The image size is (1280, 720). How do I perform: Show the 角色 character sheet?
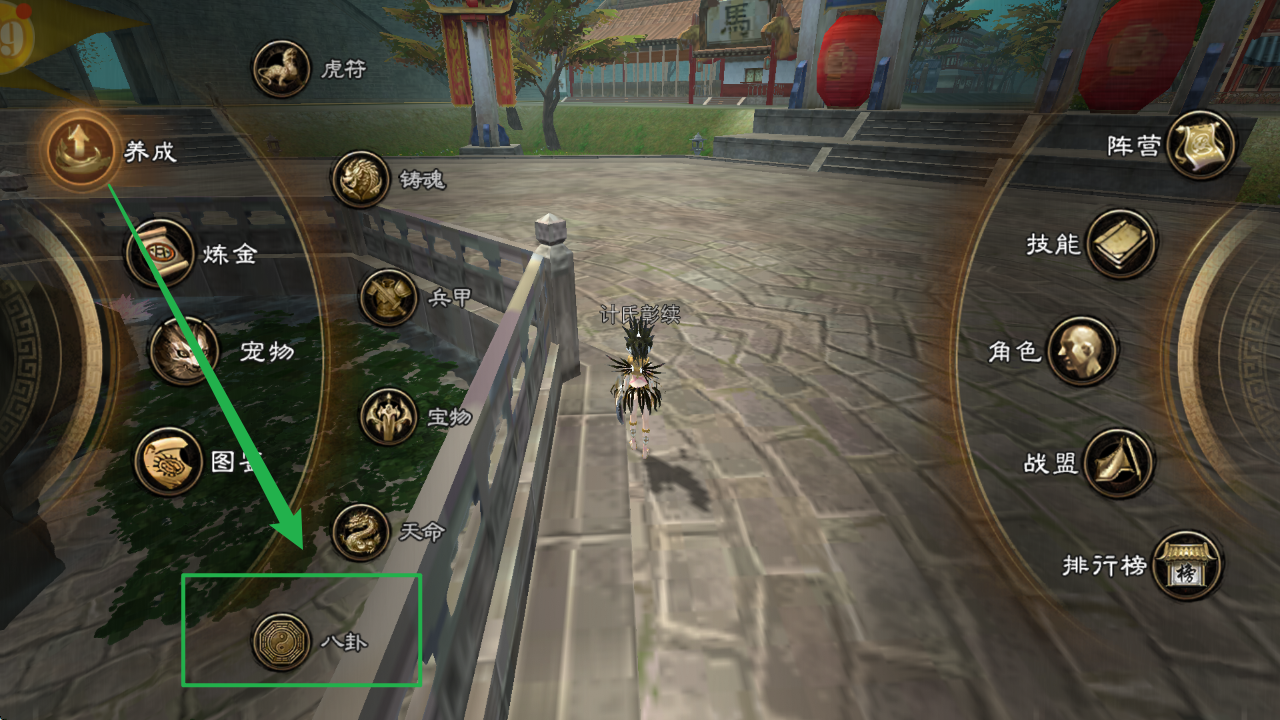(1082, 351)
